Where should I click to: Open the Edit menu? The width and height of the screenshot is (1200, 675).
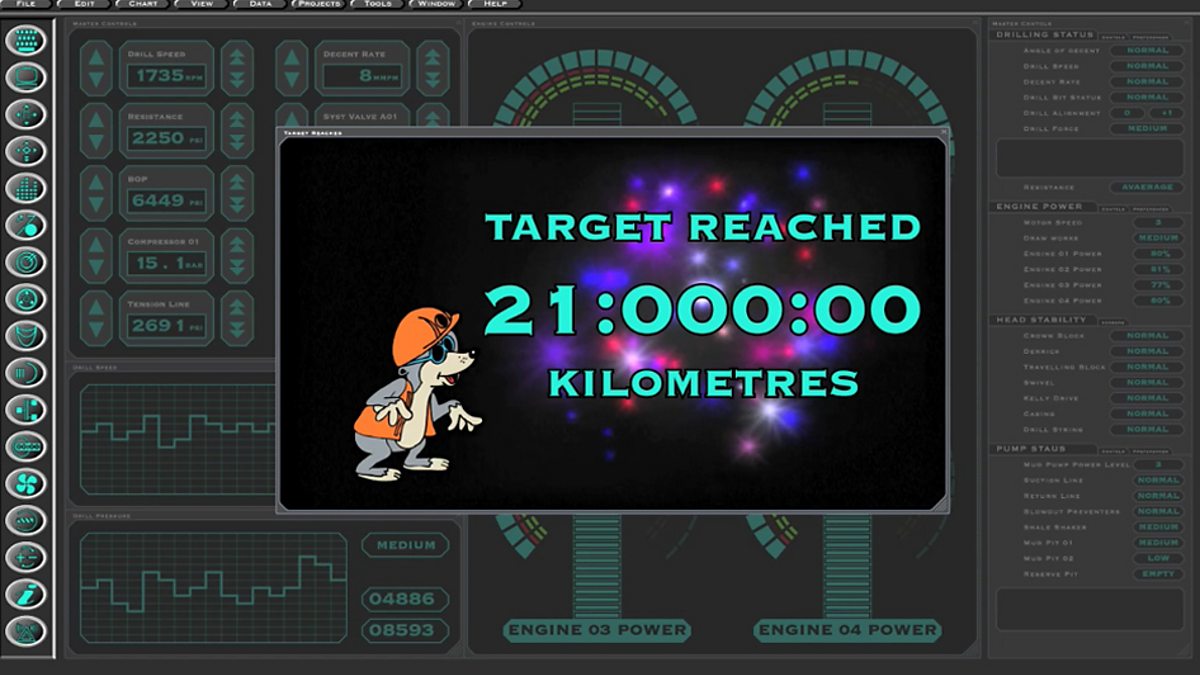[85, 5]
